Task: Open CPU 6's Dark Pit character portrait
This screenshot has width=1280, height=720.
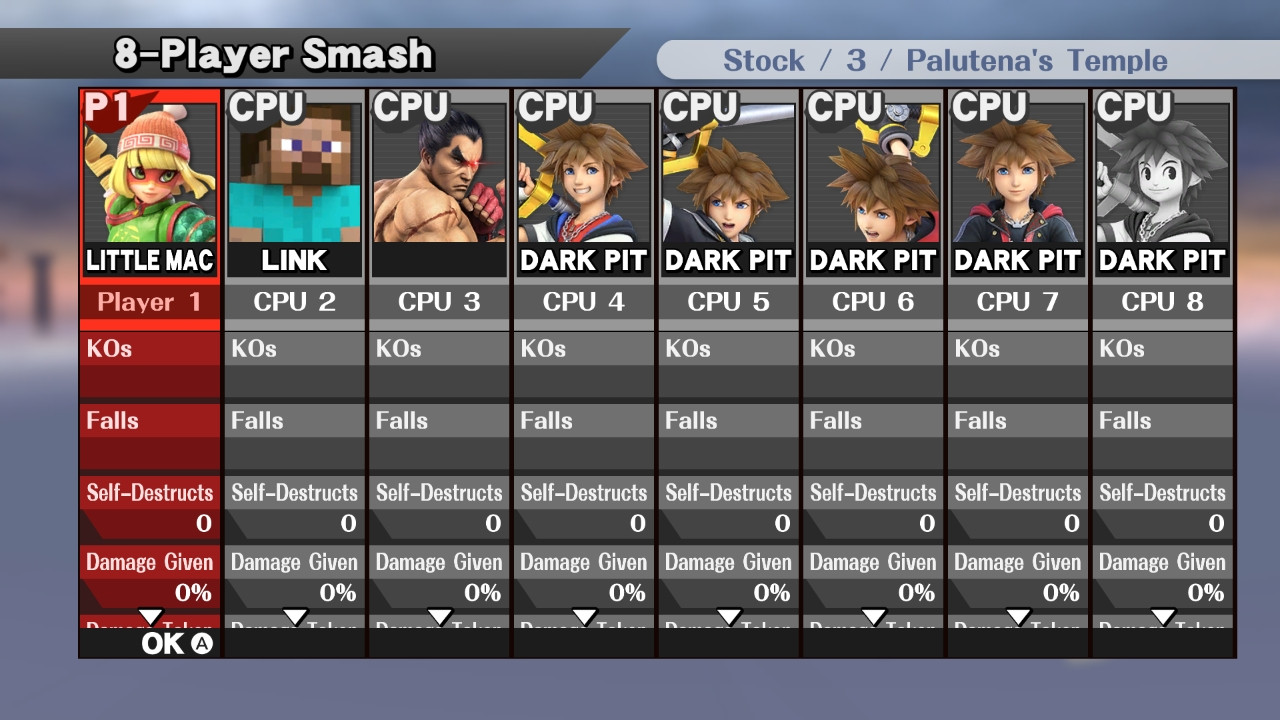Action: tap(872, 175)
